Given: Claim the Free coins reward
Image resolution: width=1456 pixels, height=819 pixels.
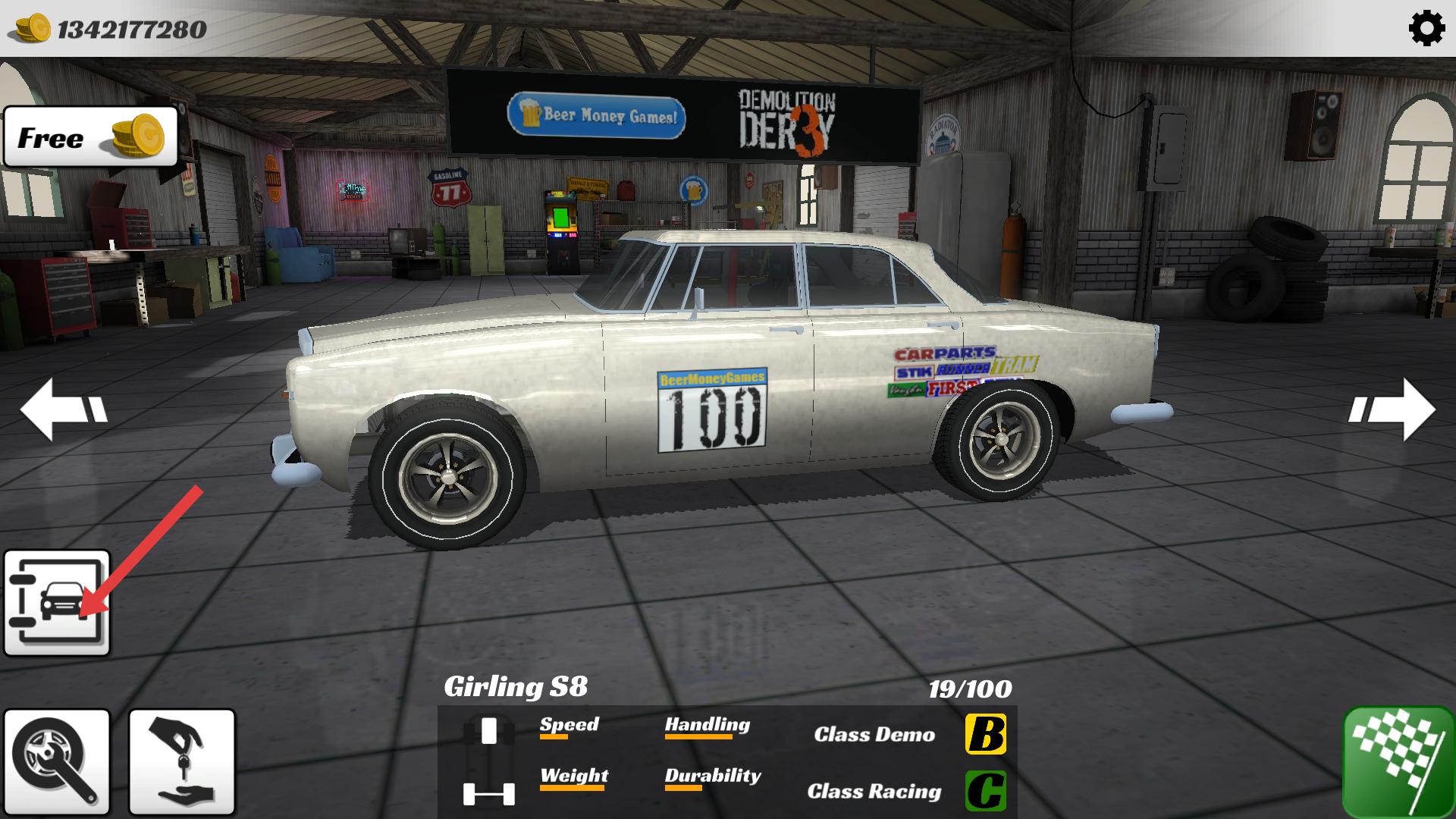Looking at the screenshot, I should [91, 136].
